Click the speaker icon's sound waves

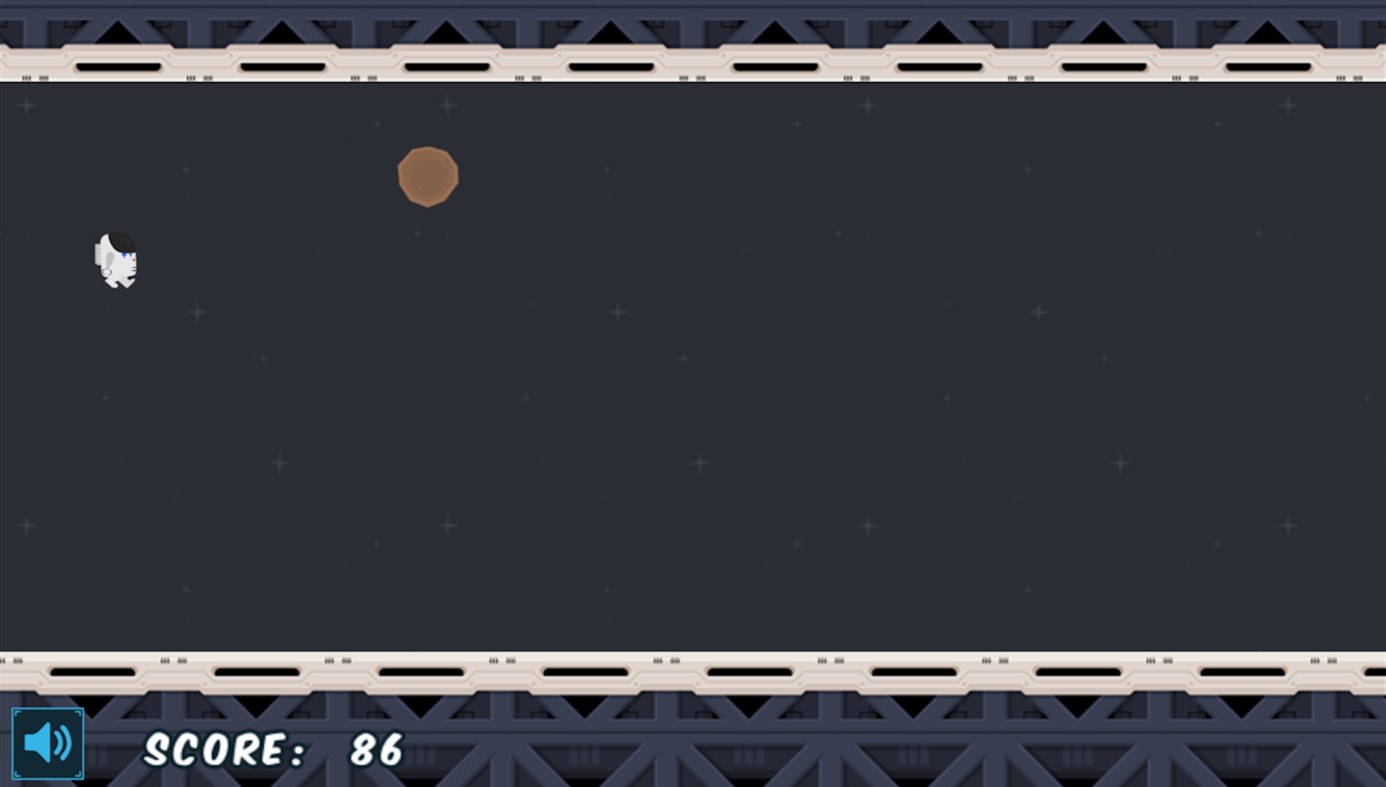(x=60, y=742)
